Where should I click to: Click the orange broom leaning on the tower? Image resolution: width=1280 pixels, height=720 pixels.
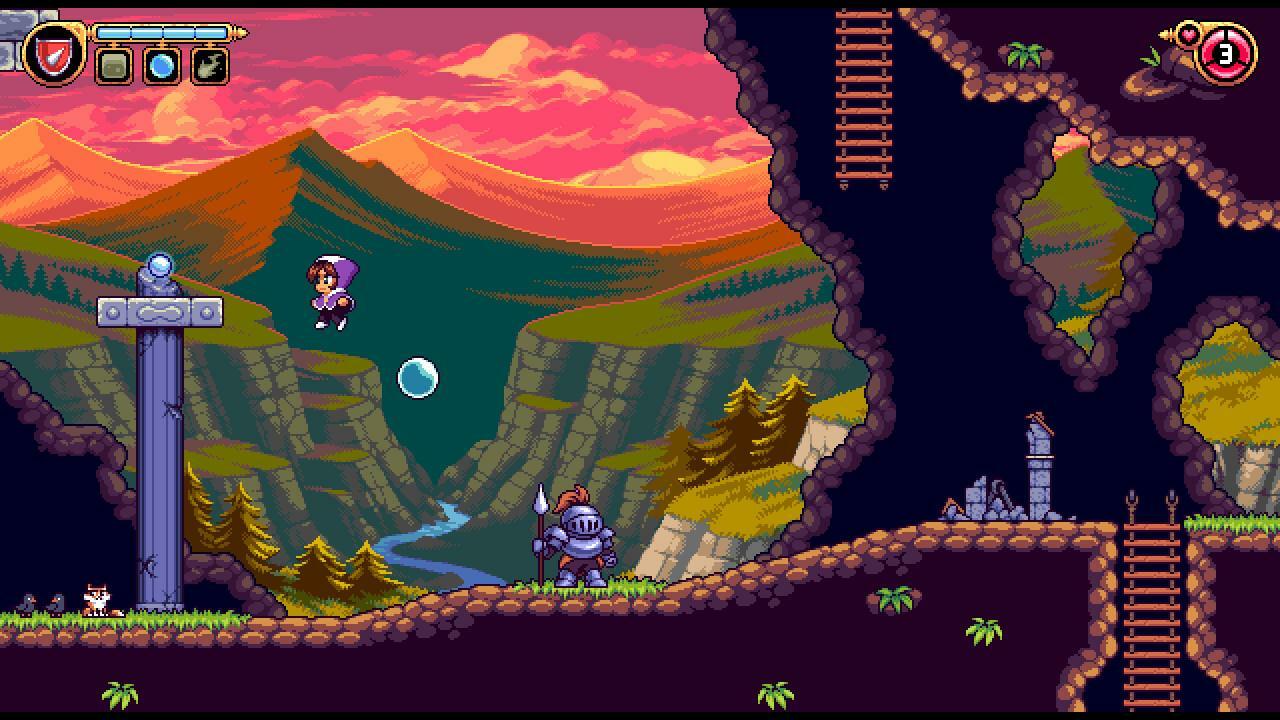(x=1040, y=421)
